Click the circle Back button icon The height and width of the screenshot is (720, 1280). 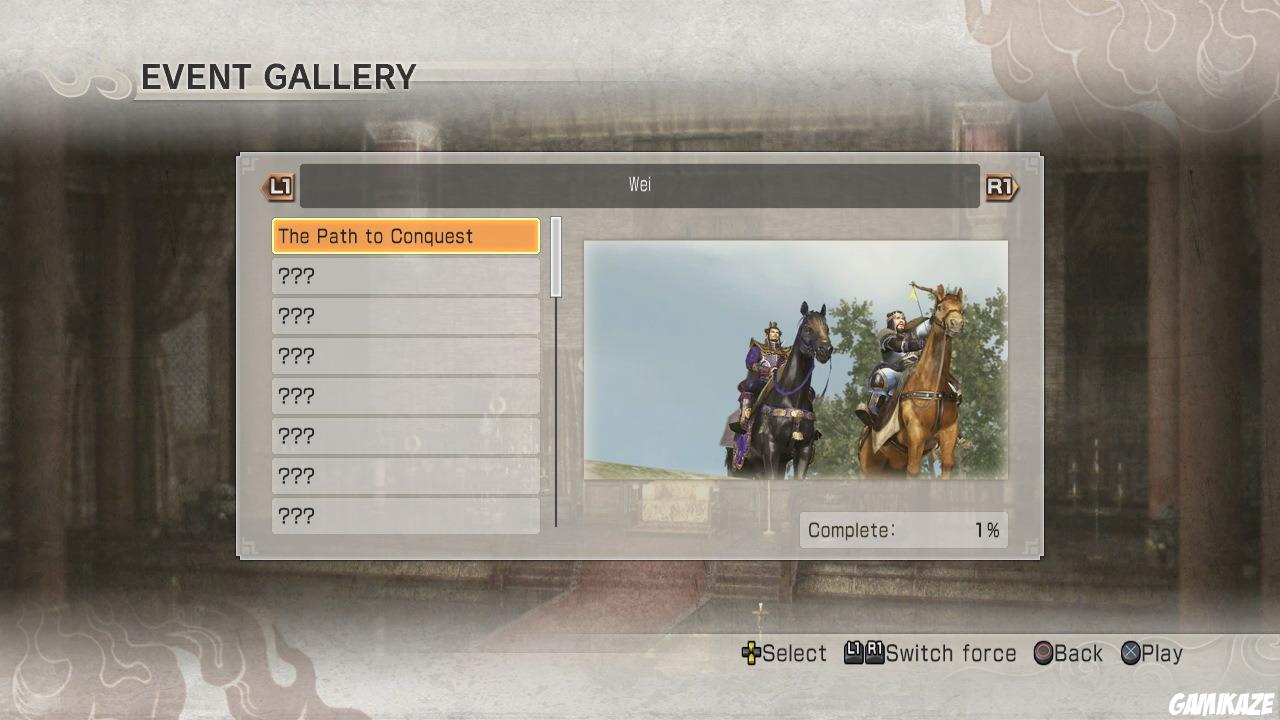point(1044,653)
